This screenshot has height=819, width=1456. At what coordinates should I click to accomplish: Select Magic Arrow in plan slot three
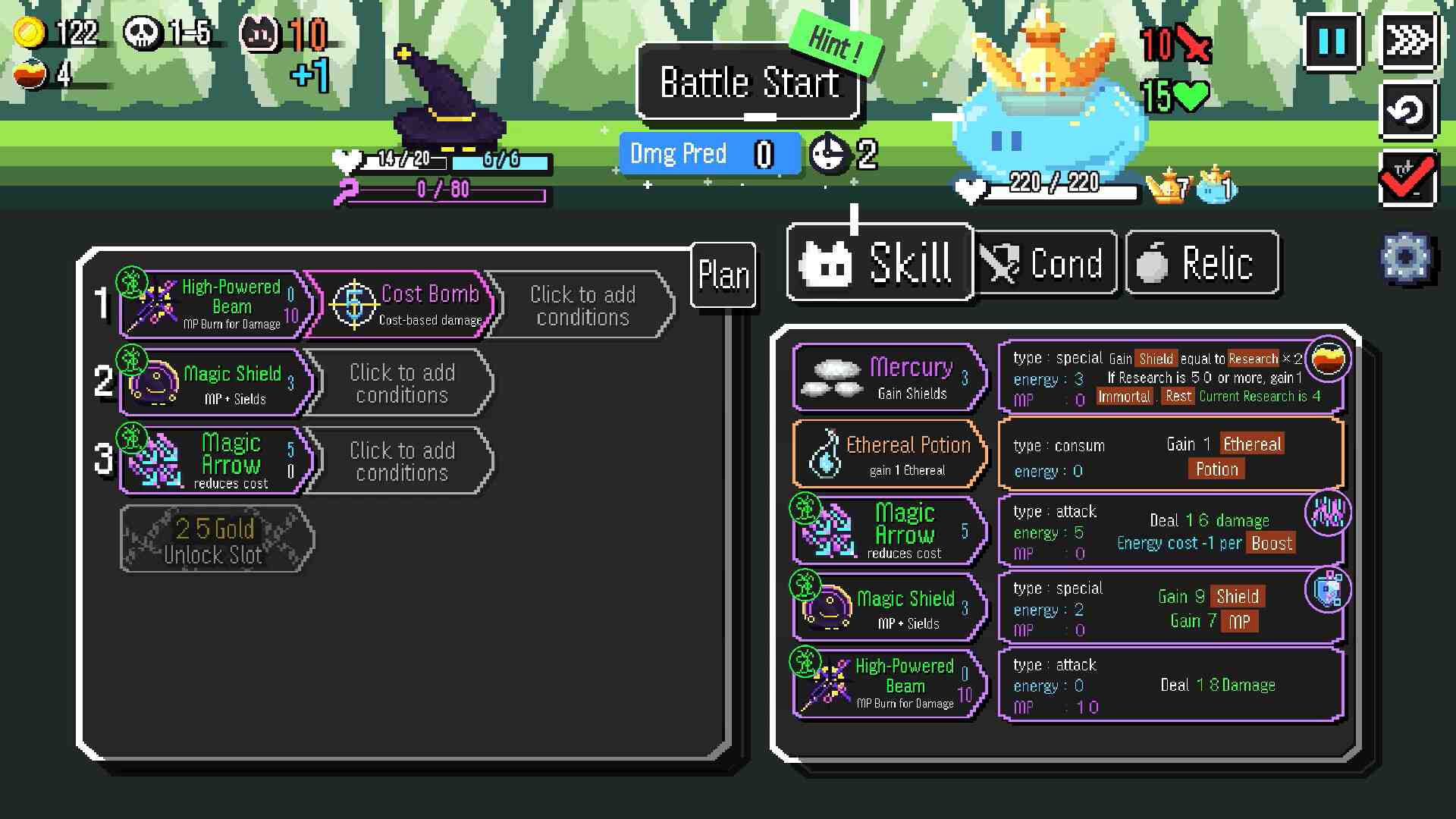tap(215, 460)
